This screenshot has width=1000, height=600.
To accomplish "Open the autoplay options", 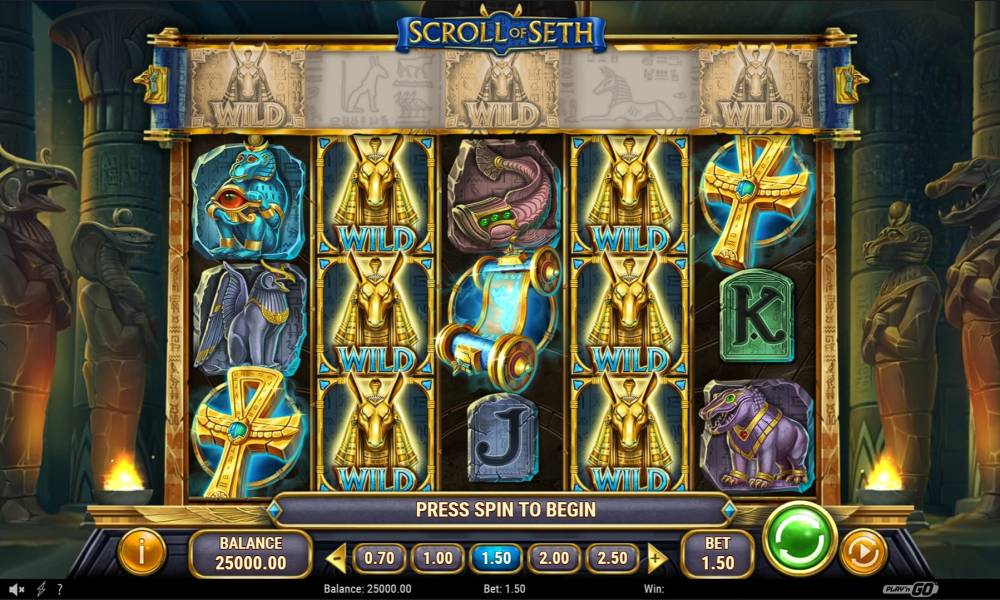I will 862,551.
